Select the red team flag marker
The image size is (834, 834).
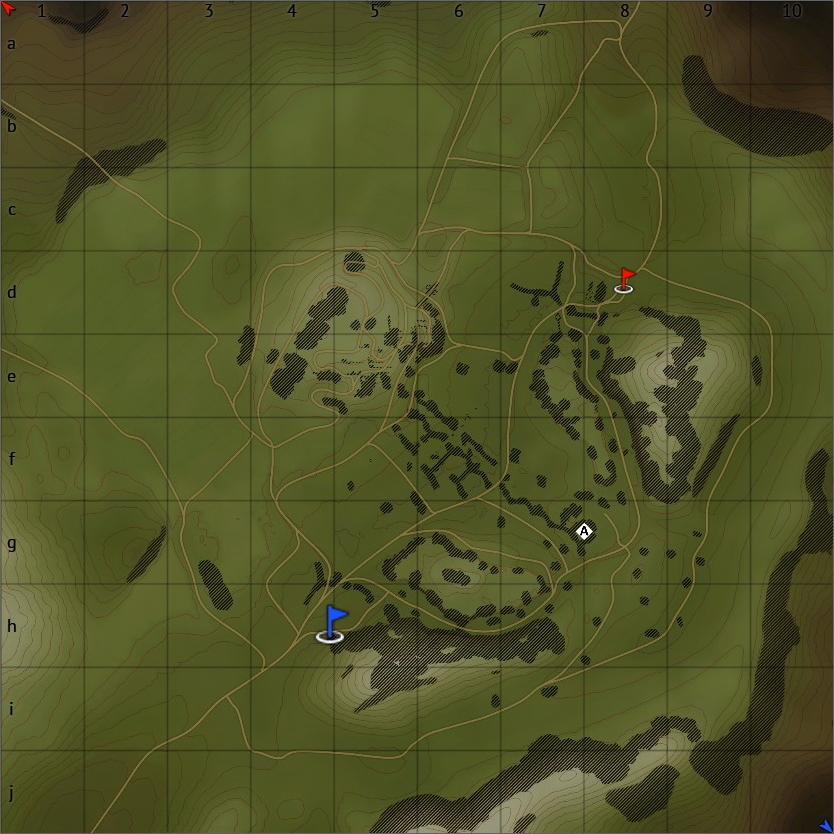(x=625, y=280)
